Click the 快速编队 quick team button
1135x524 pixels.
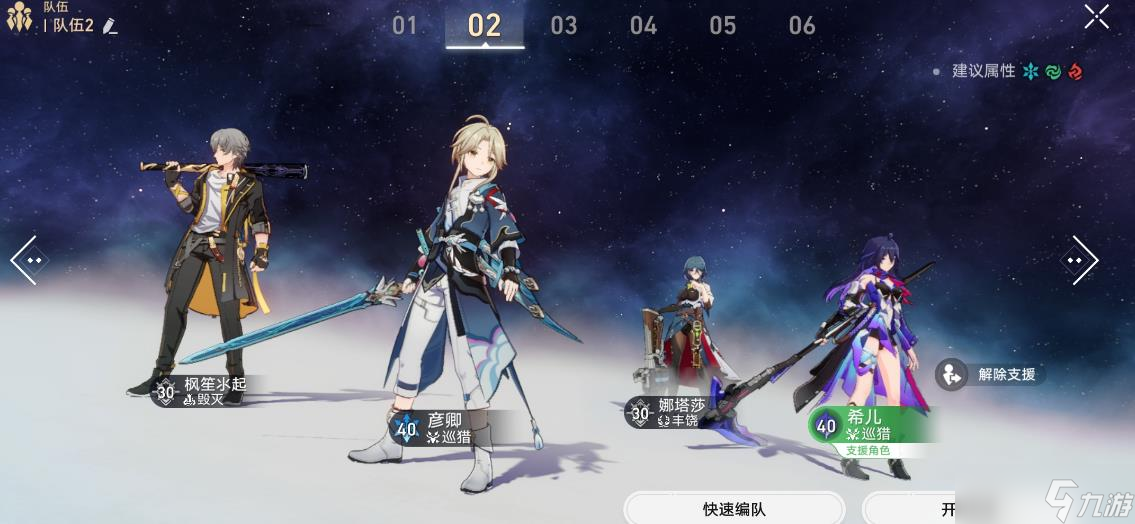coord(734,509)
